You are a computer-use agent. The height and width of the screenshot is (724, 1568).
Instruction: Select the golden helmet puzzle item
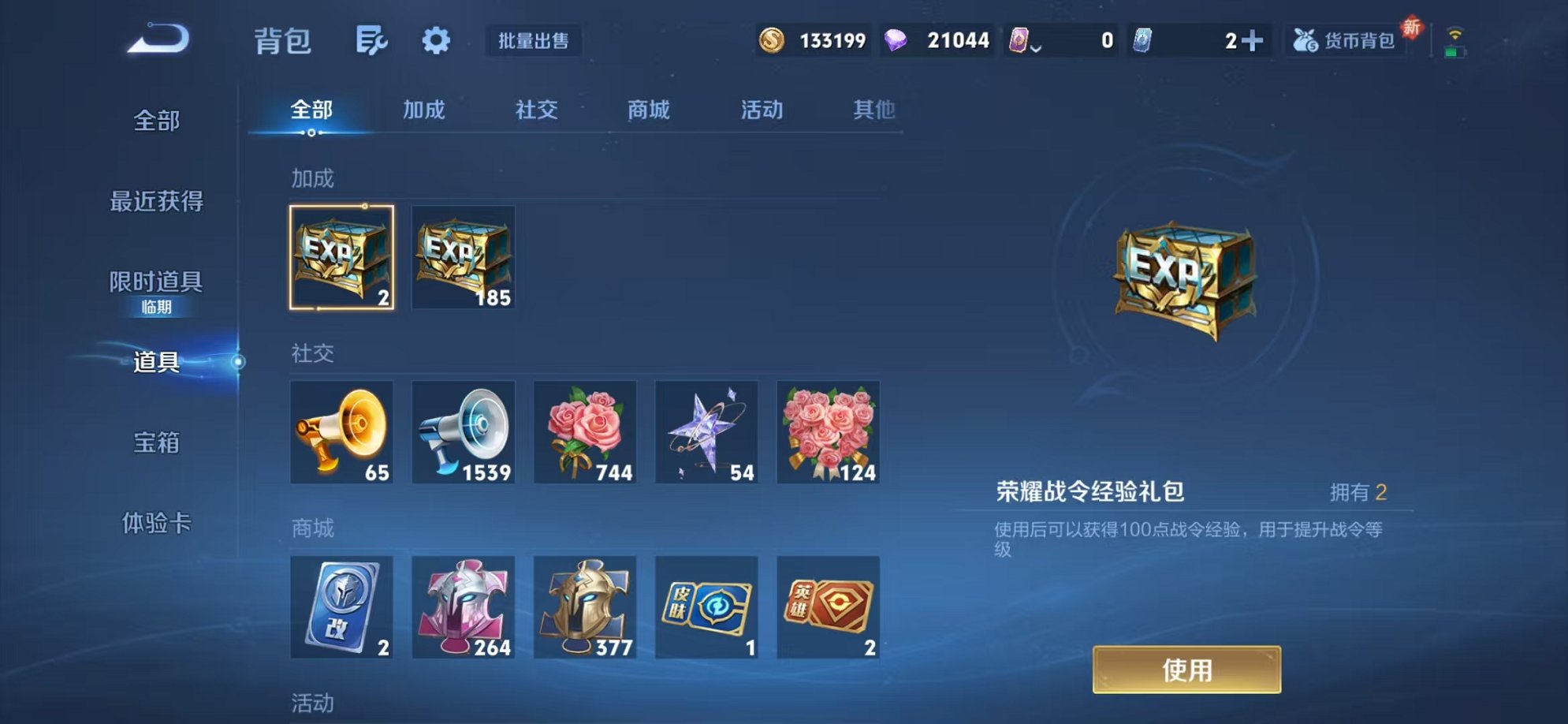pyautogui.click(x=585, y=607)
